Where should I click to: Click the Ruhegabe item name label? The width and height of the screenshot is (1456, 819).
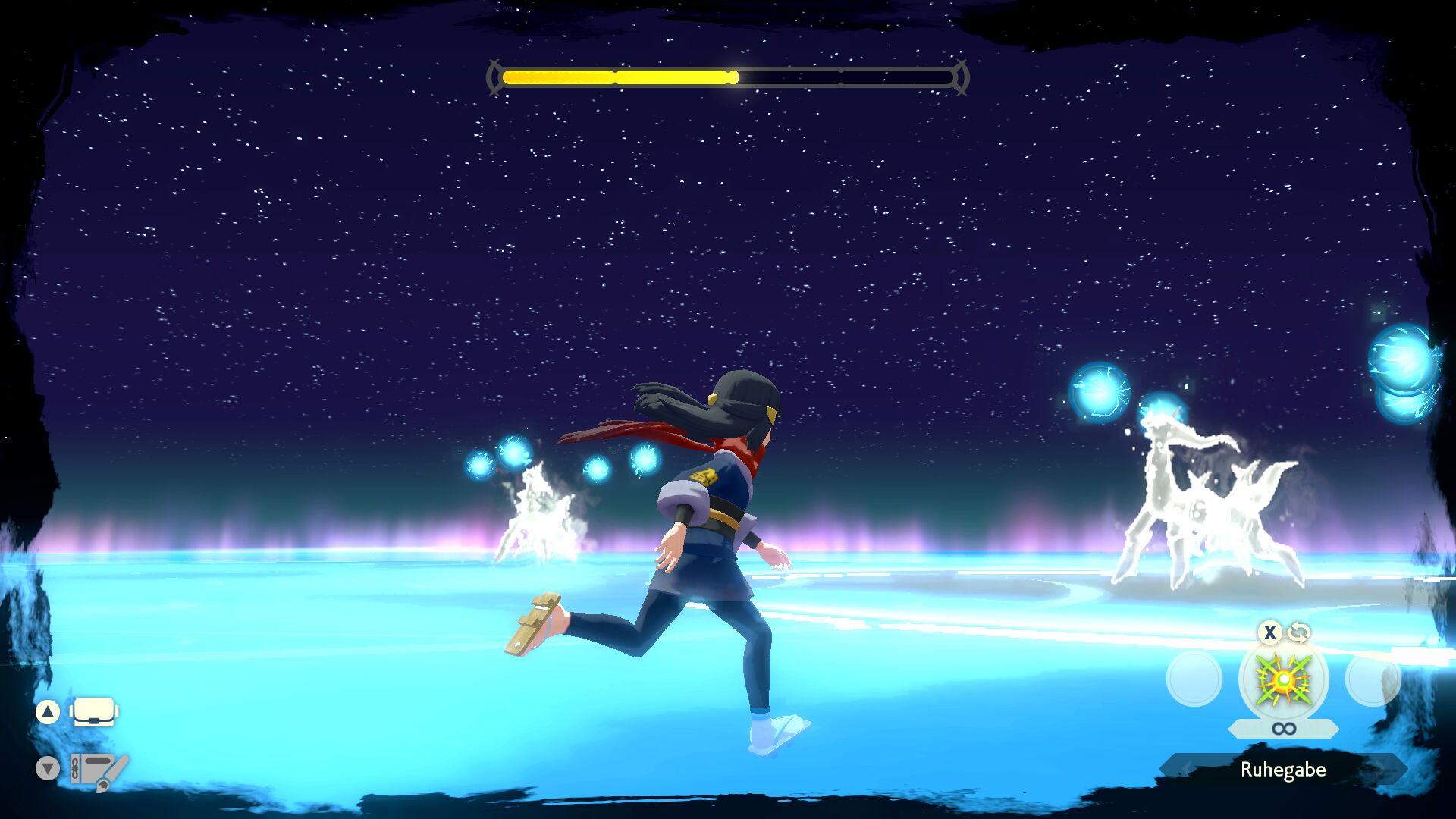pyautogui.click(x=1283, y=770)
